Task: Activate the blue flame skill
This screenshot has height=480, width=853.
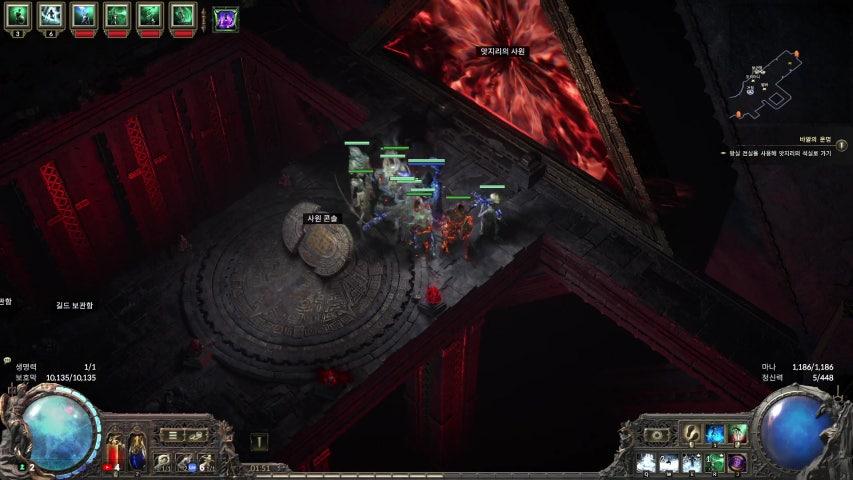Action: pyautogui.click(x=715, y=433)
